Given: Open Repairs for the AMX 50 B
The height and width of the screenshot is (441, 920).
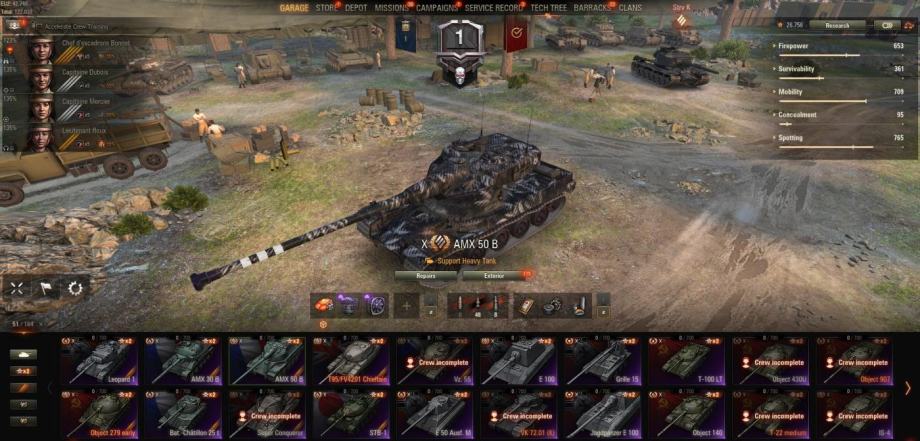Looking at the screenshot, I should point(426,275).
